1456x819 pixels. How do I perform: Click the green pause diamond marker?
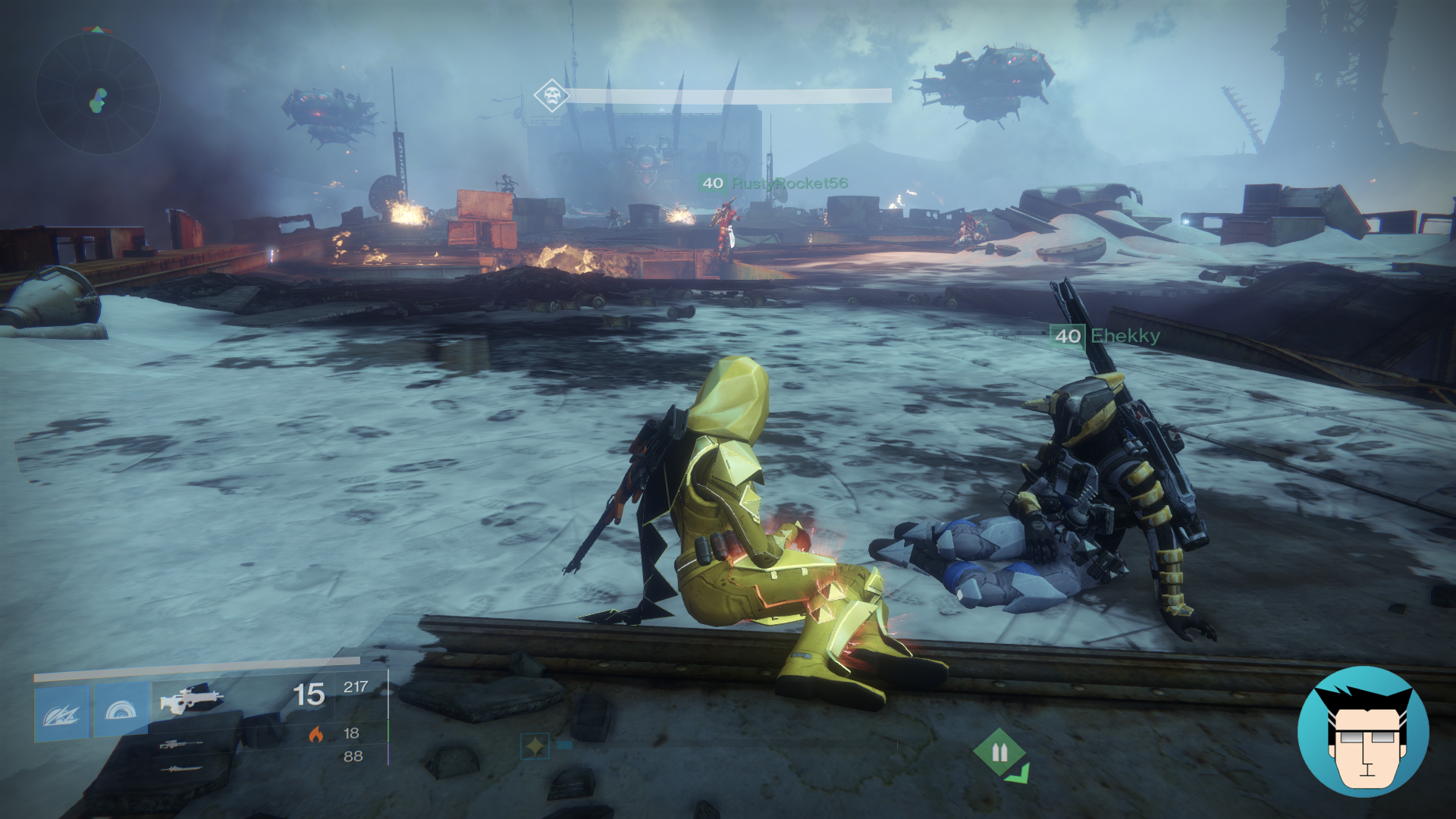click(x=1001, y=750)
